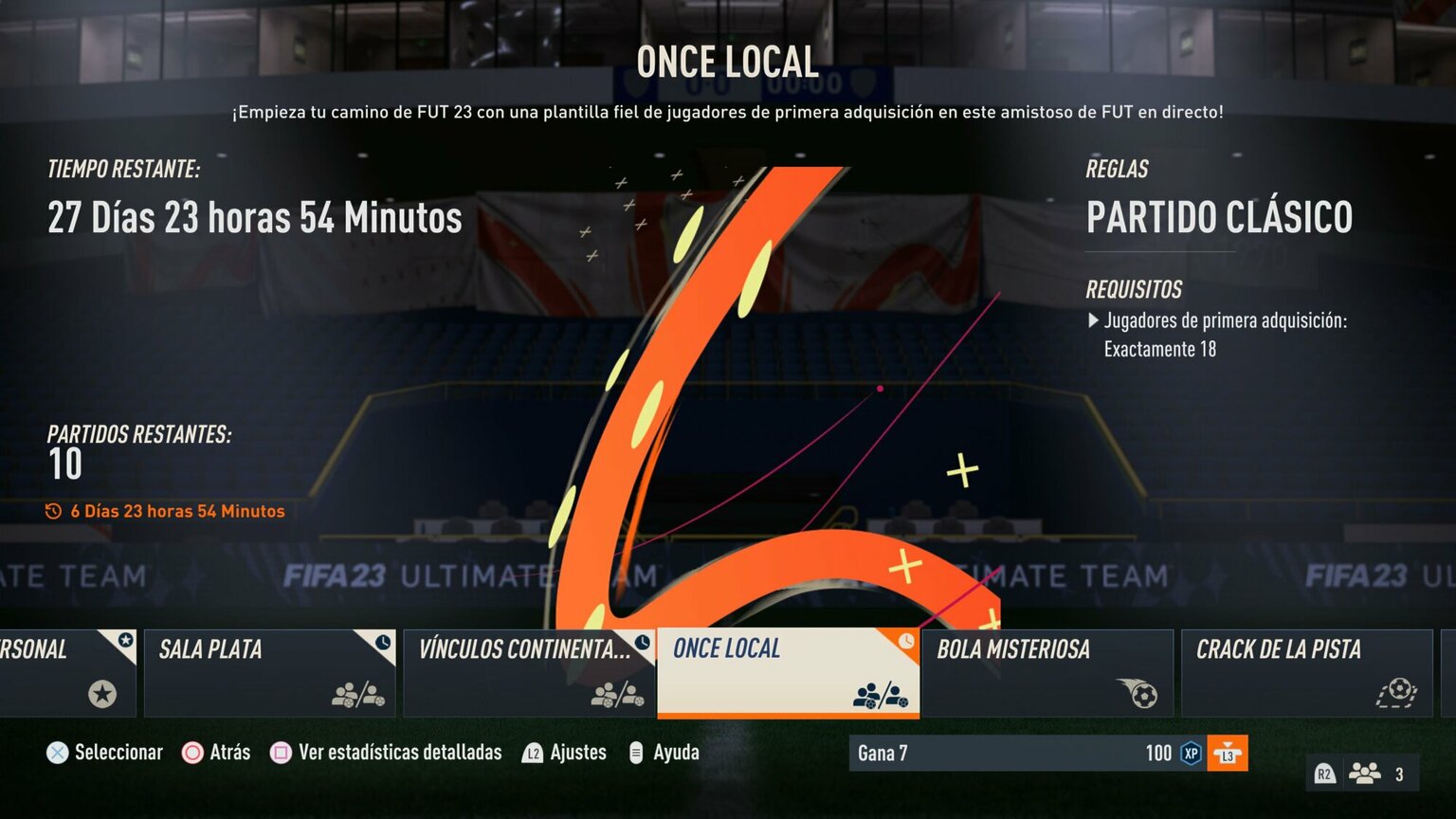1456x819 pixels.
Task: Expand the Jugadores de primera adquisición requirement
Action: pos(1097,321)
